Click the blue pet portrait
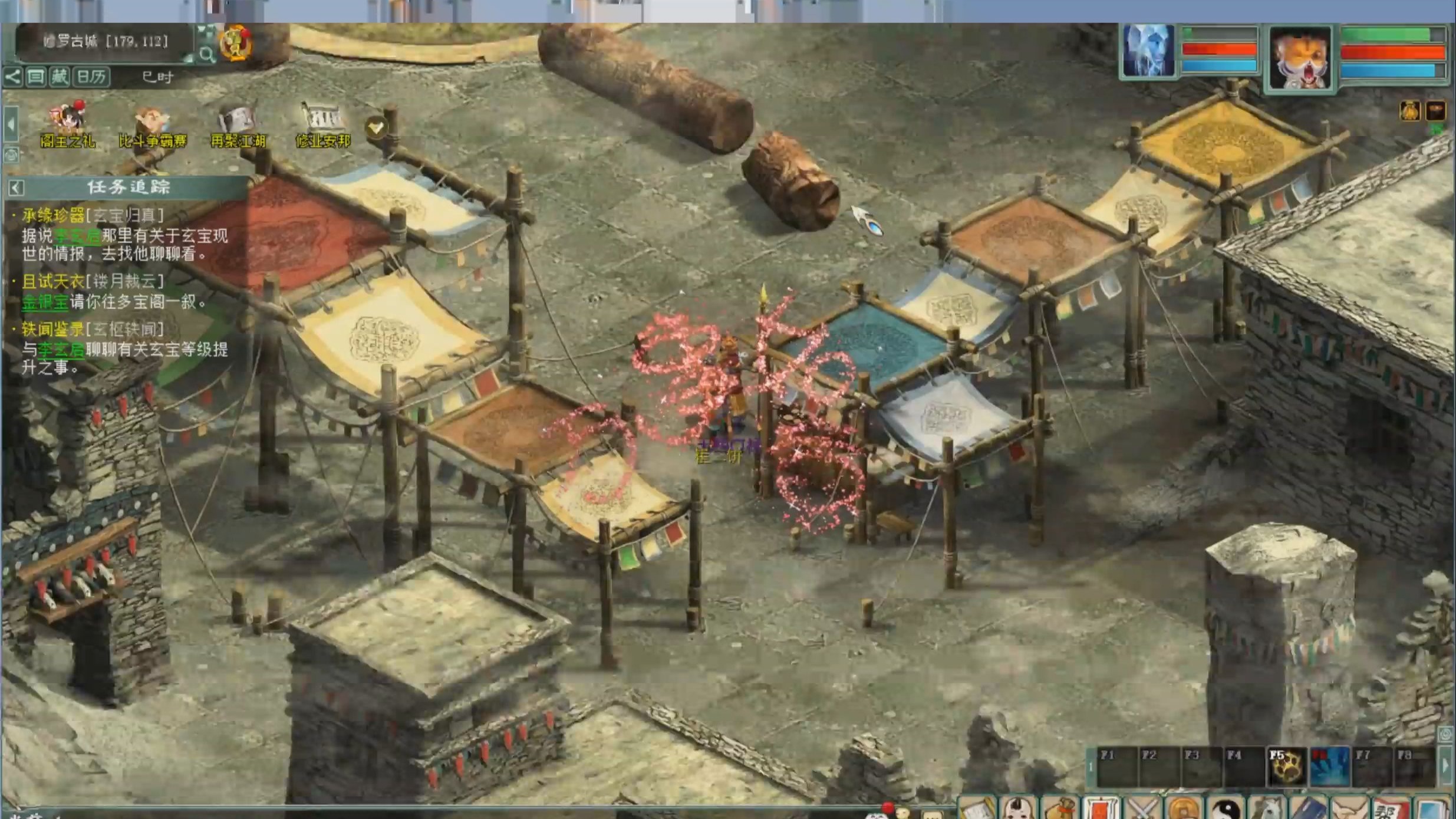The height and width of the screenshot is (819, 1456). coord(1148,51)
